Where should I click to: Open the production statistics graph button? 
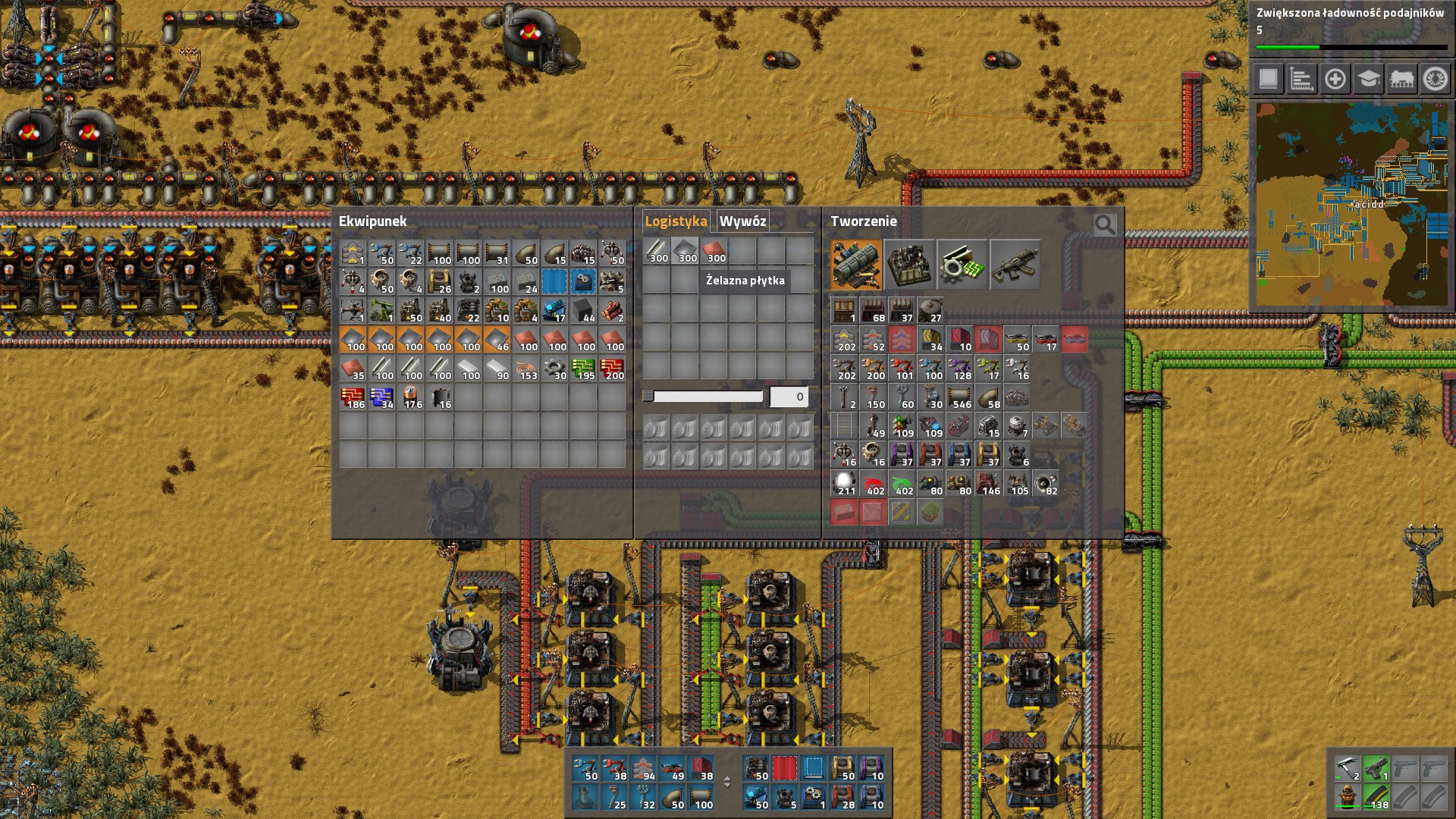(1301, 79)
